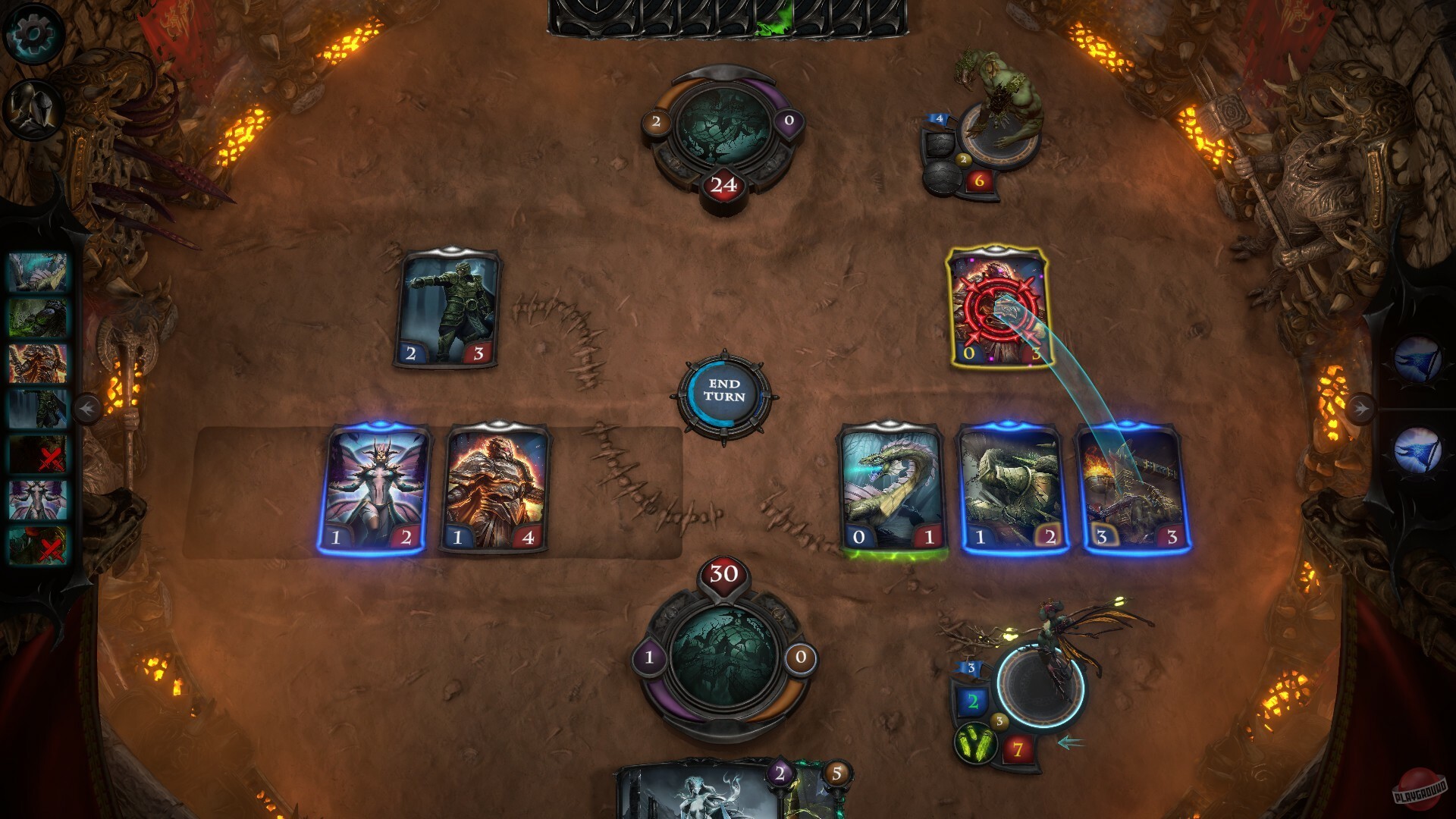Click the enemy hero's shield icon

coord(939,144)
